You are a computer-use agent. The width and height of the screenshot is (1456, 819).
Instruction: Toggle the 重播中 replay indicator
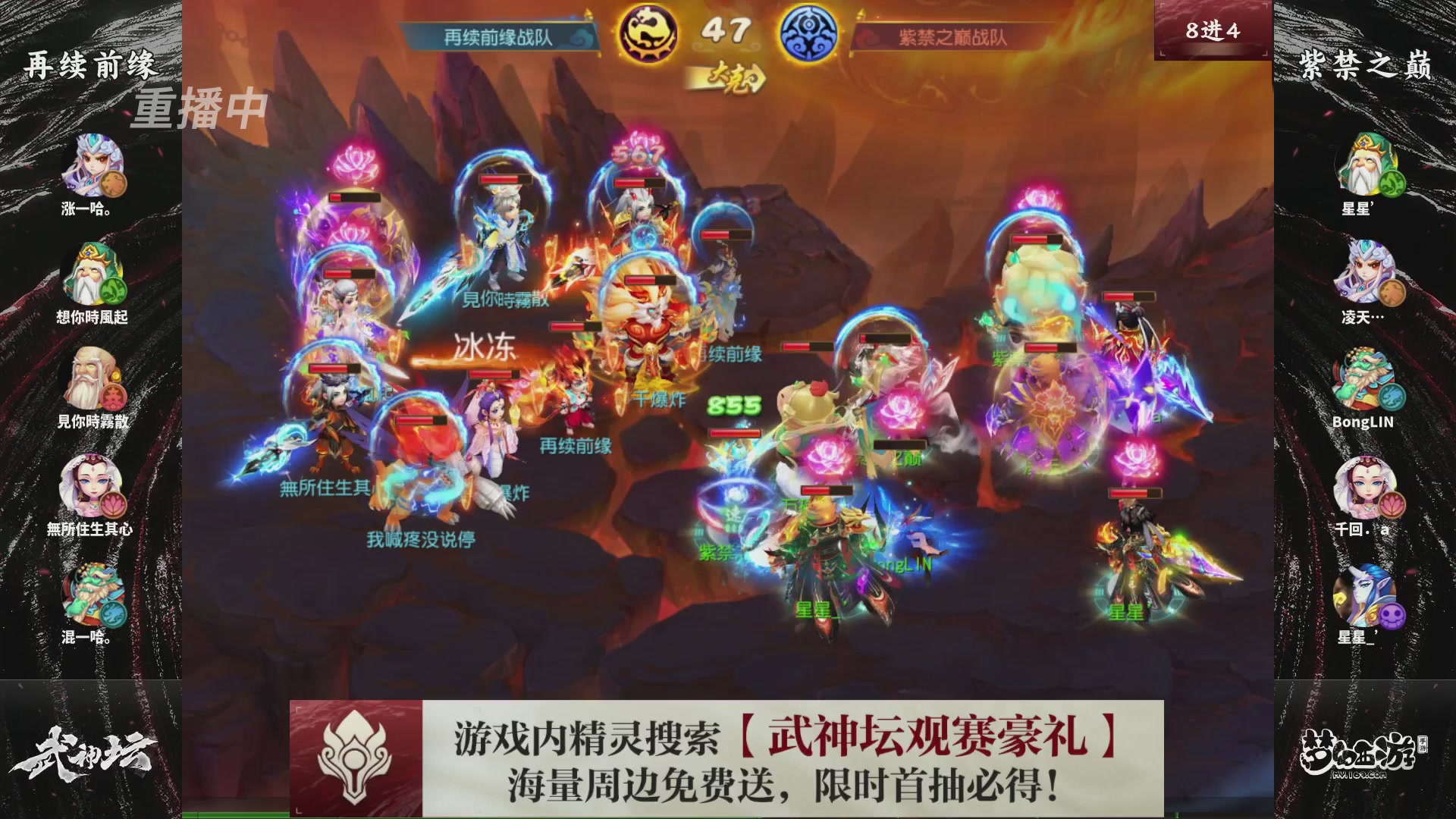pyautogui.click(x=201, y=109)
